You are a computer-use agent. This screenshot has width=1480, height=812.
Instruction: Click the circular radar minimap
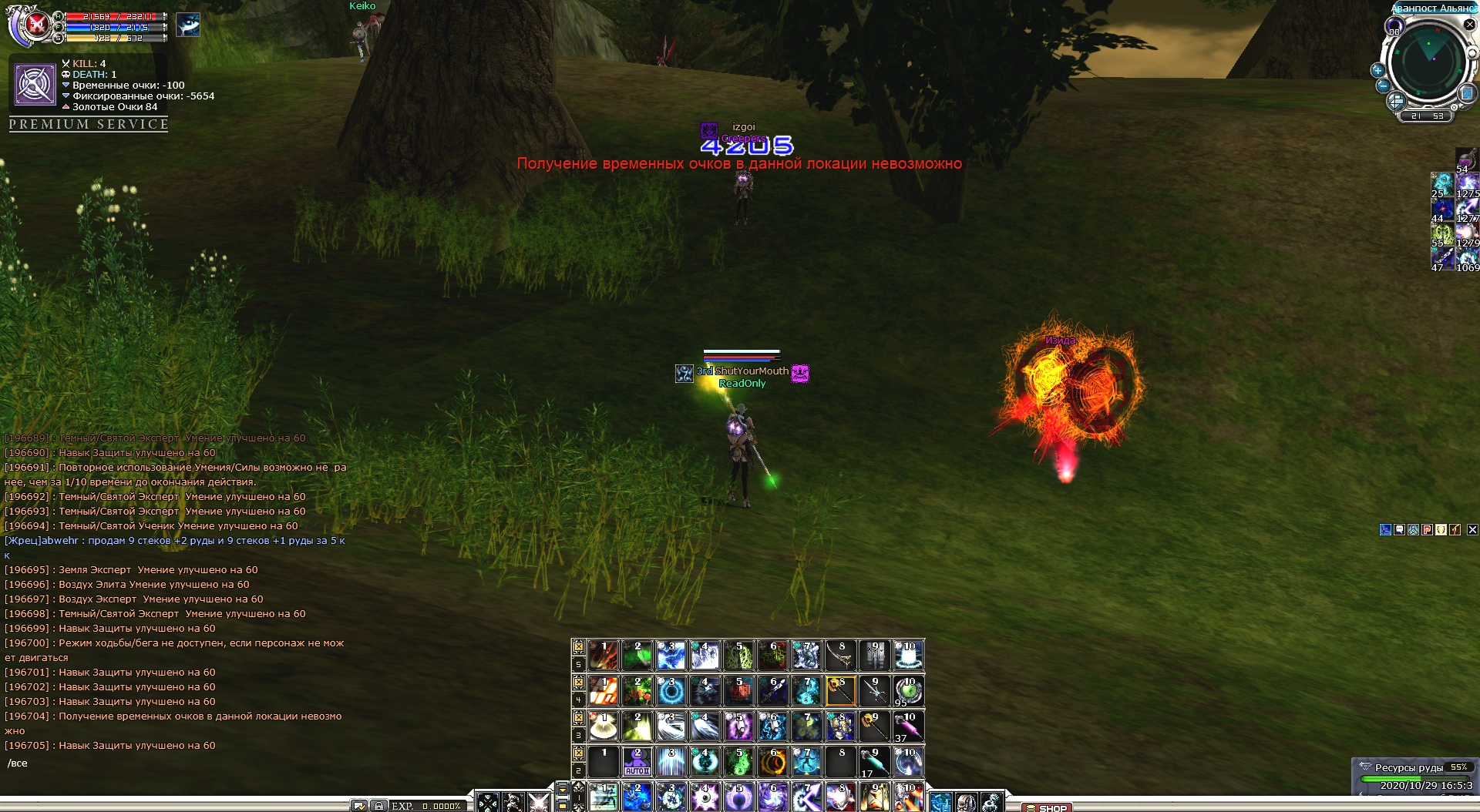point(1428,62)
